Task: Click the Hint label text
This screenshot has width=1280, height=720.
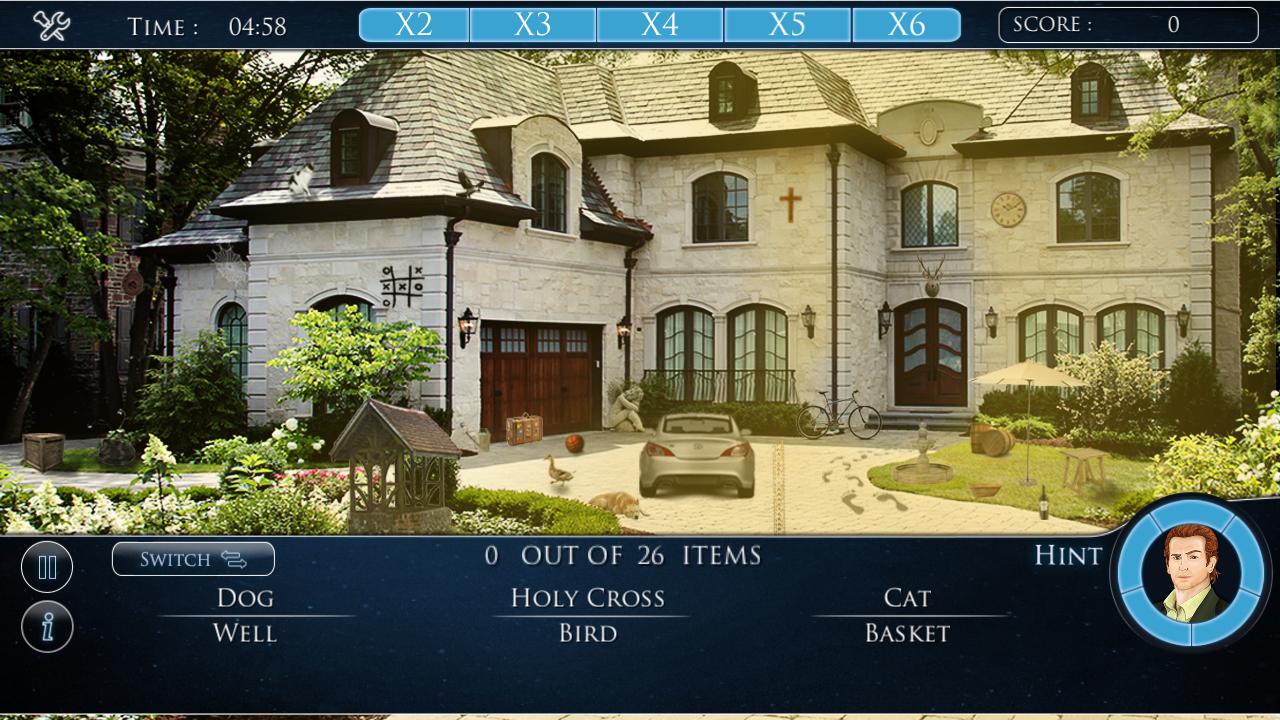Action: (1066, 557)
